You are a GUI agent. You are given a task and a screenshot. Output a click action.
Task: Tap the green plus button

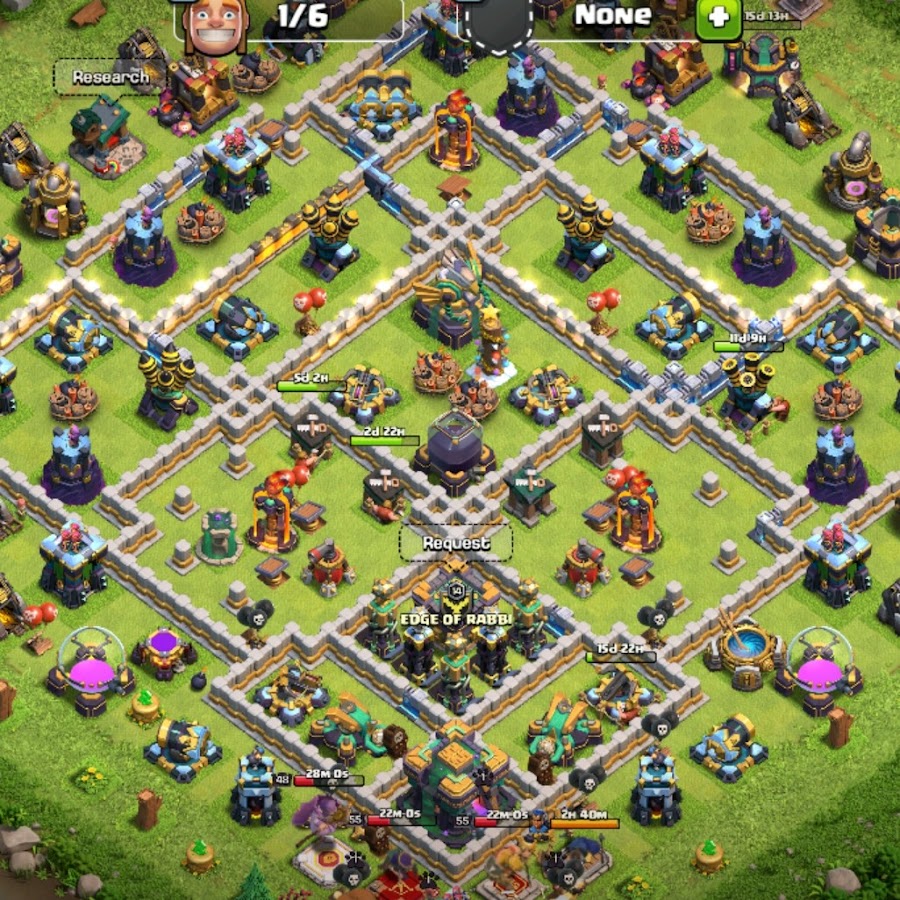(717, 19)
